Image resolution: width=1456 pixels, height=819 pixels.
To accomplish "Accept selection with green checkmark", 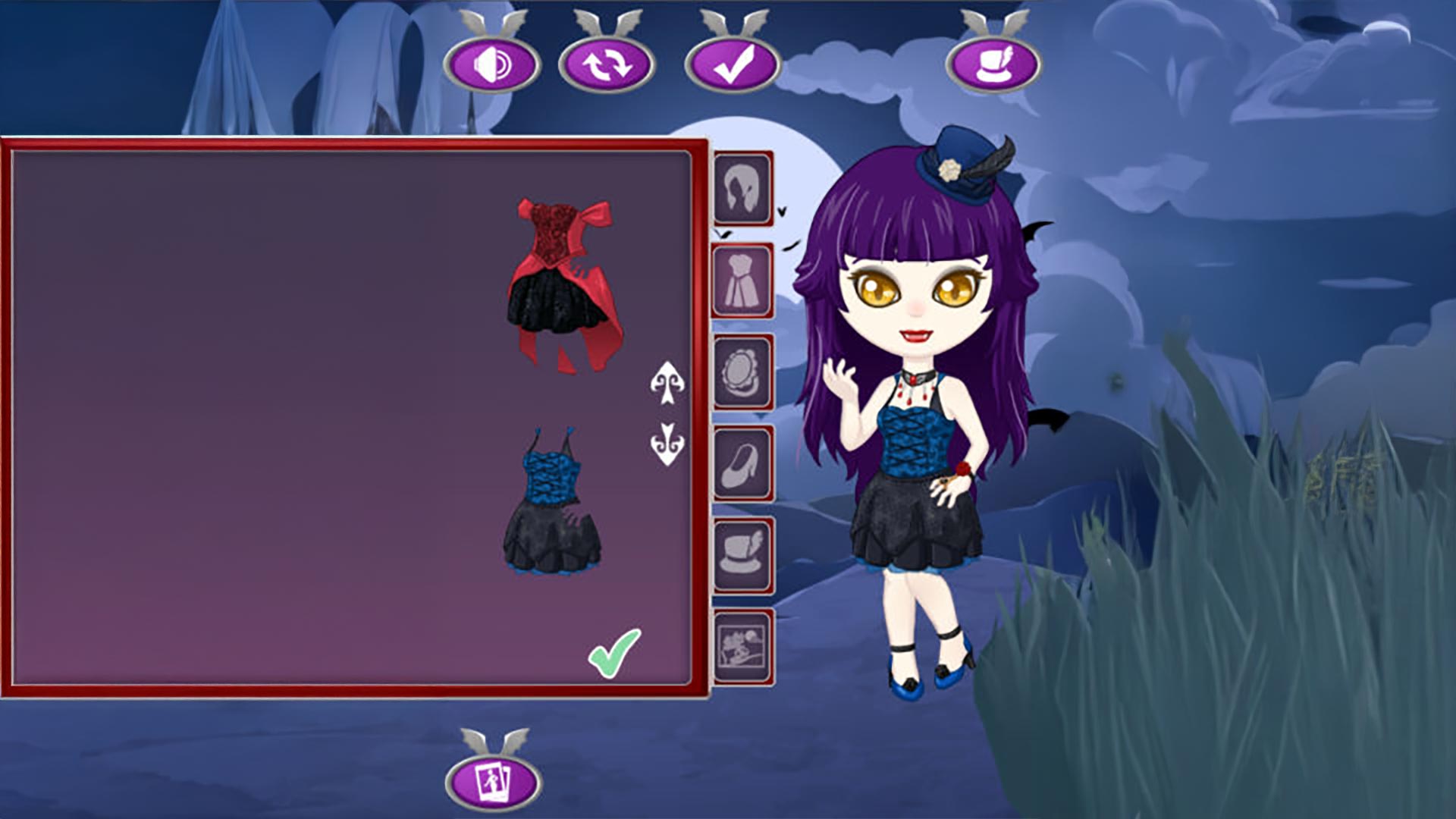I will [x=614, y=653].
